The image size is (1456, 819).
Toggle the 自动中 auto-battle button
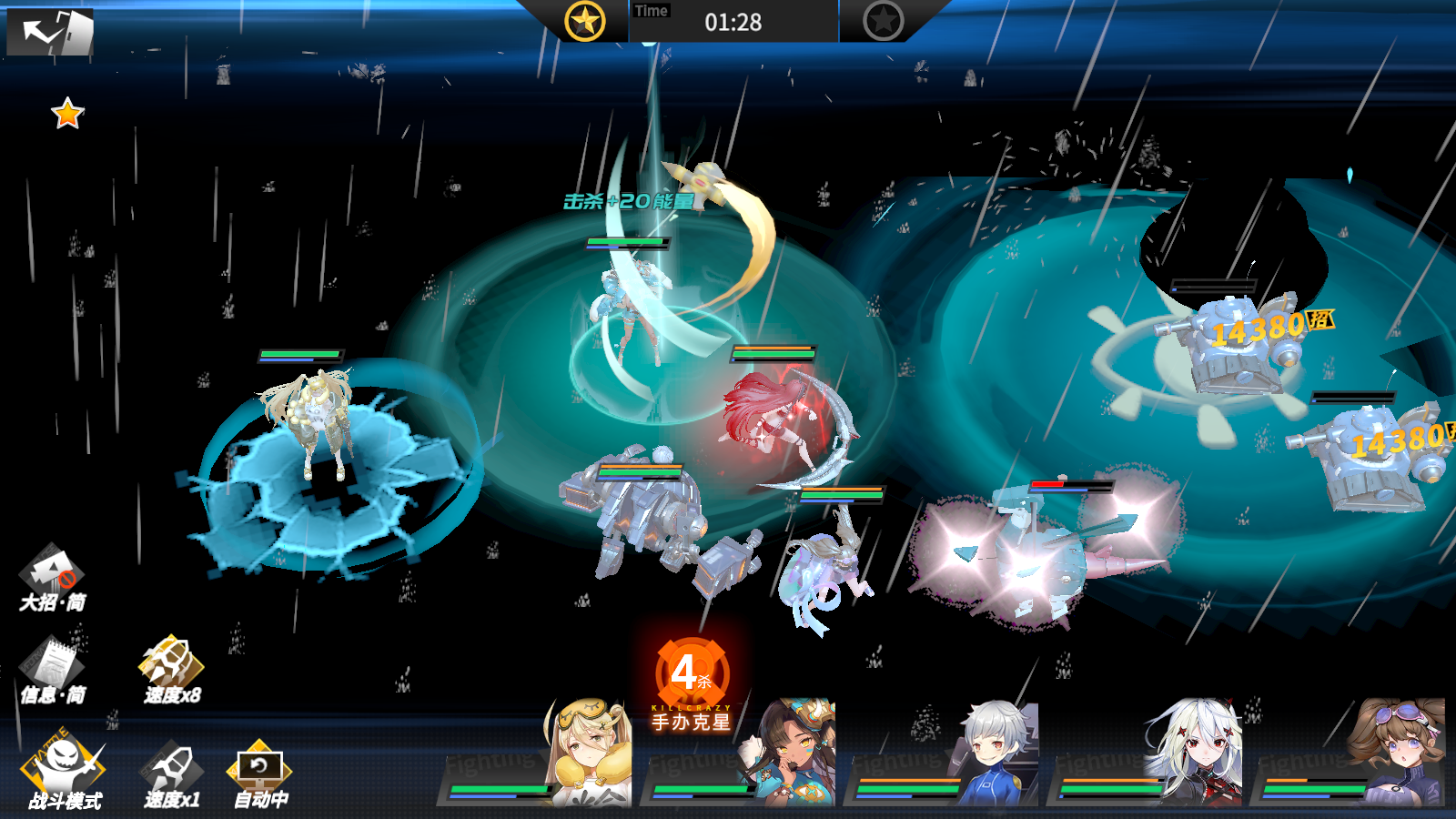pyautogui.click(x=260, y=775)
